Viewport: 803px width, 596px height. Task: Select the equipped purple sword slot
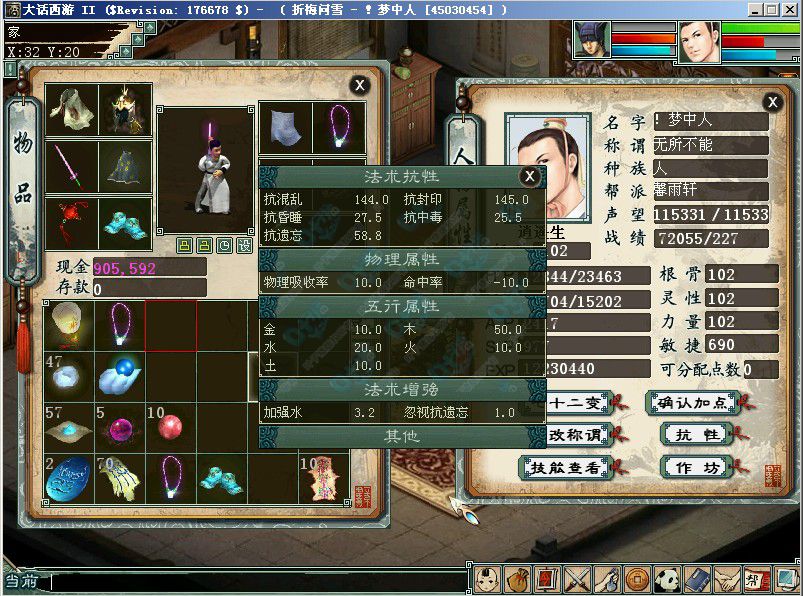(x=72, y=165)
